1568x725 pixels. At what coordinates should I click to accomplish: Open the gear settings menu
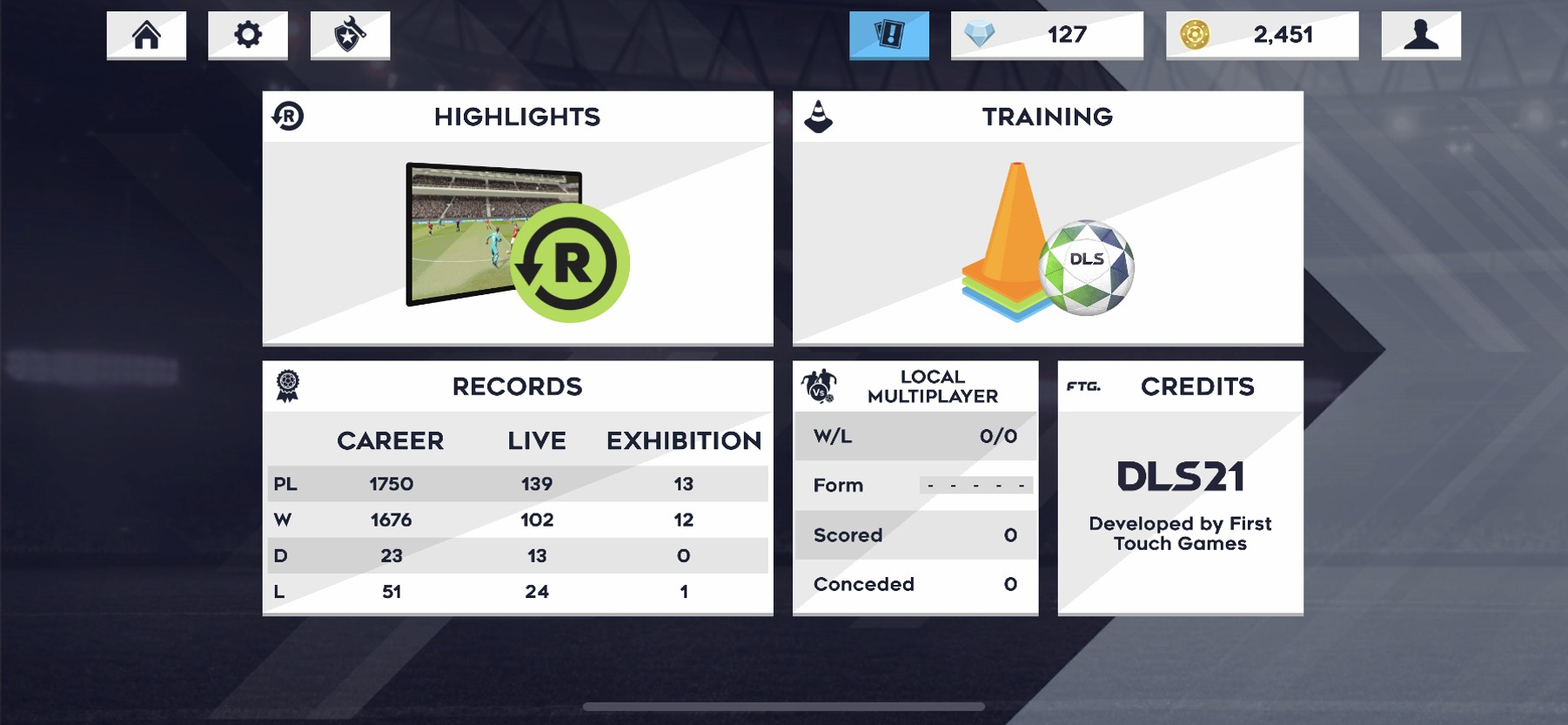pyautogui.click(x=248, y=35)
